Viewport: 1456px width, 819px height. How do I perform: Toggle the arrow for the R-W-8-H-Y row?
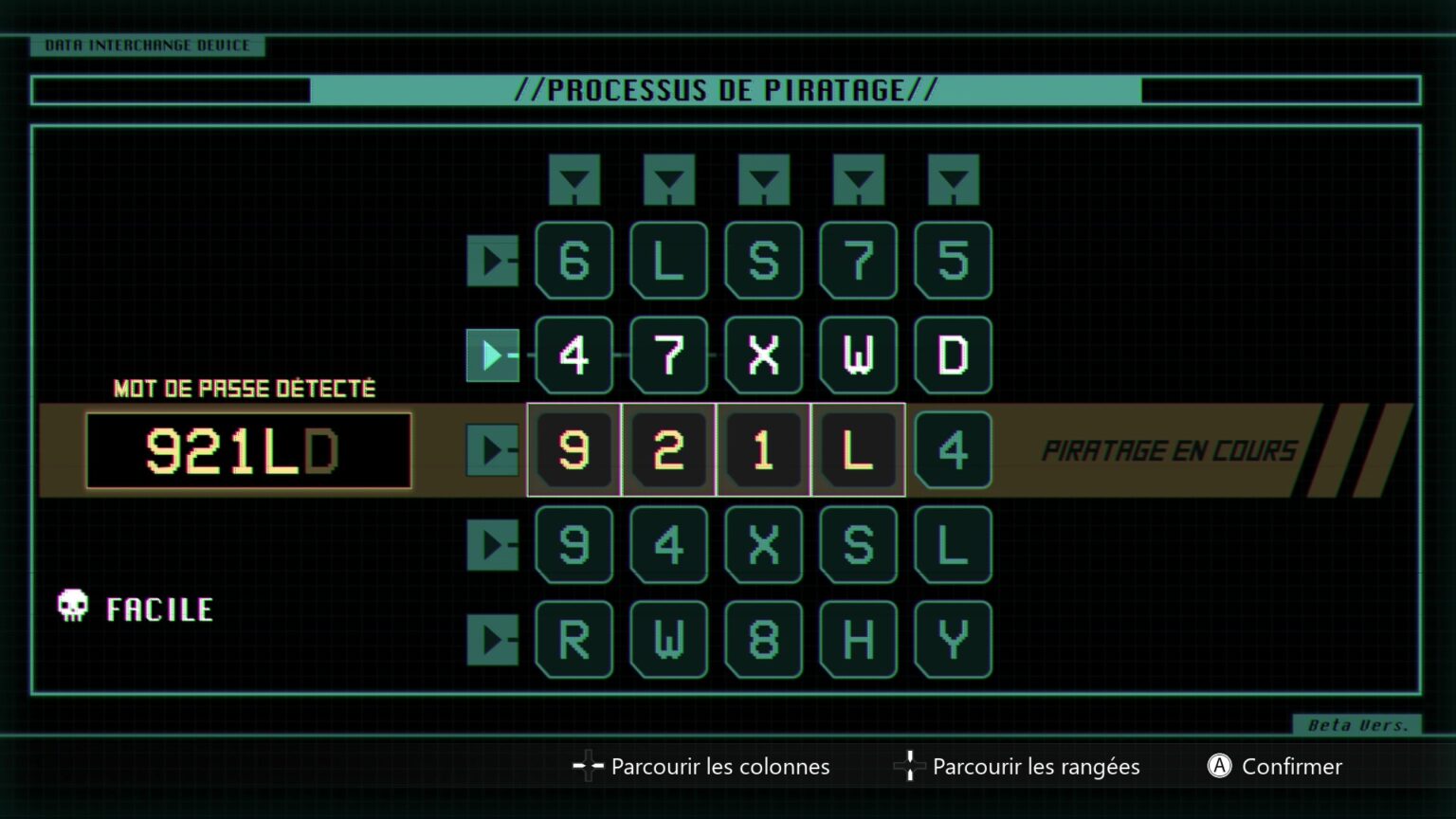[x=492, y=640]
